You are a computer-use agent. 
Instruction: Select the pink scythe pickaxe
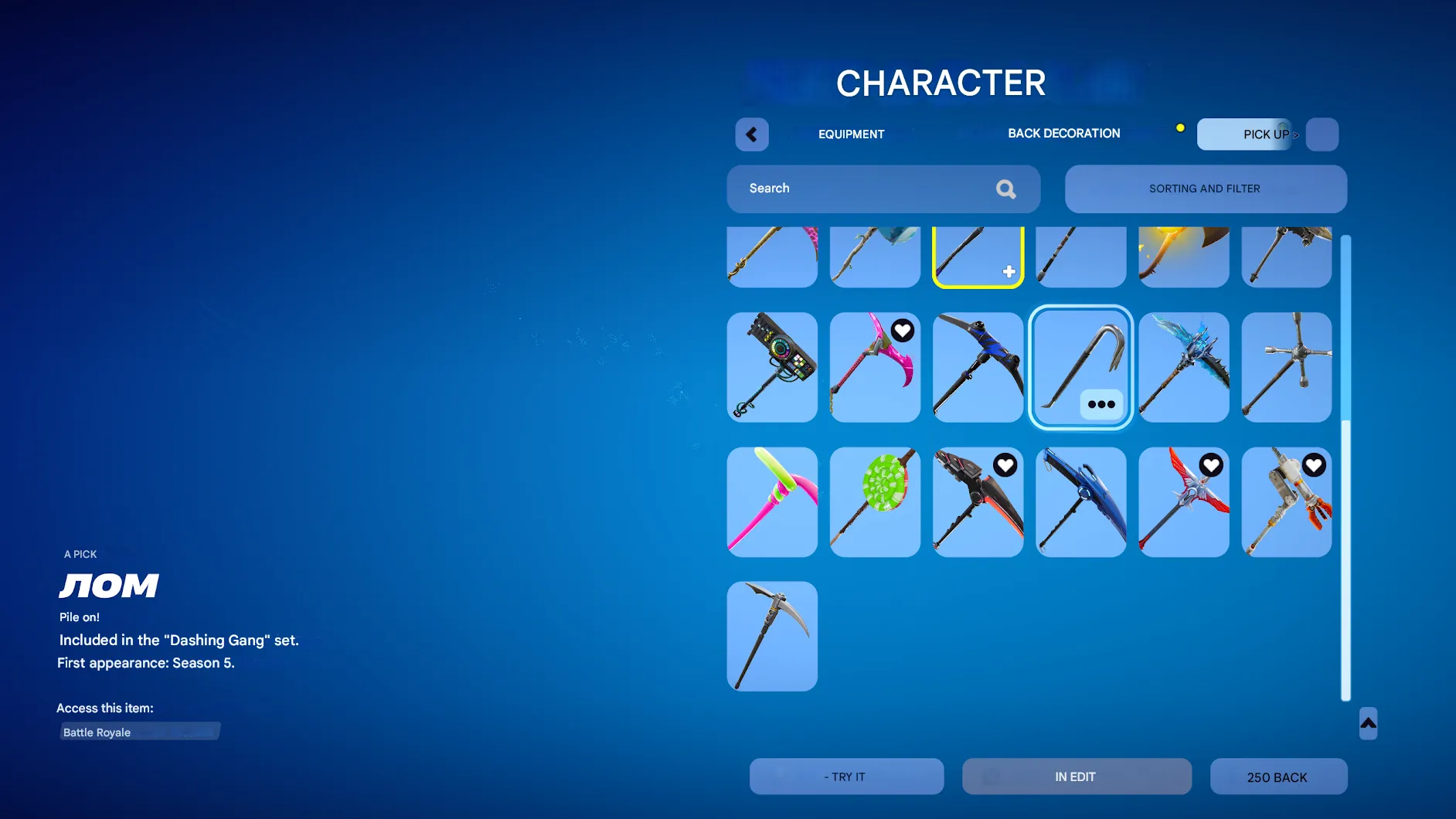[874, 368]
